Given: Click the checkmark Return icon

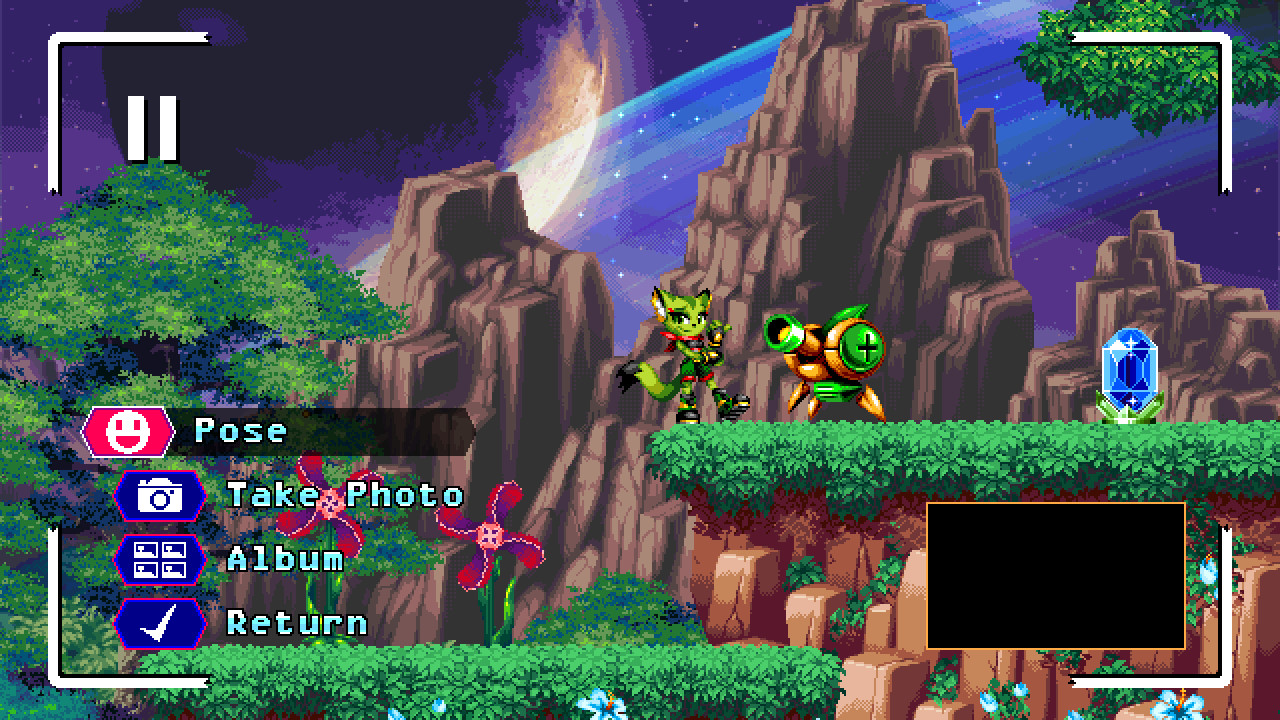Looking at the screenshot, I should point(160,623).
